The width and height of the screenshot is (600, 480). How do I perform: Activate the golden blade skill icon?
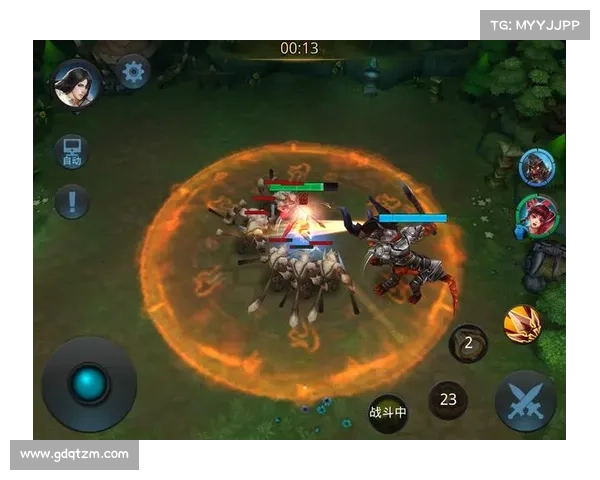[x=522, y=324]
